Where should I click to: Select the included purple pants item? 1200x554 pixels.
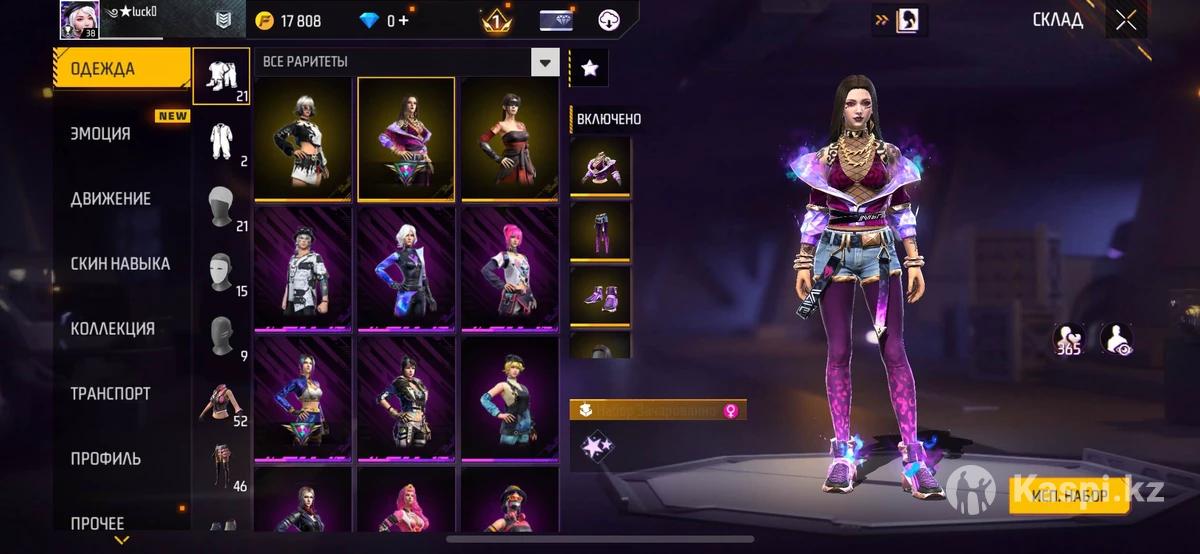(x=600, y=232)
